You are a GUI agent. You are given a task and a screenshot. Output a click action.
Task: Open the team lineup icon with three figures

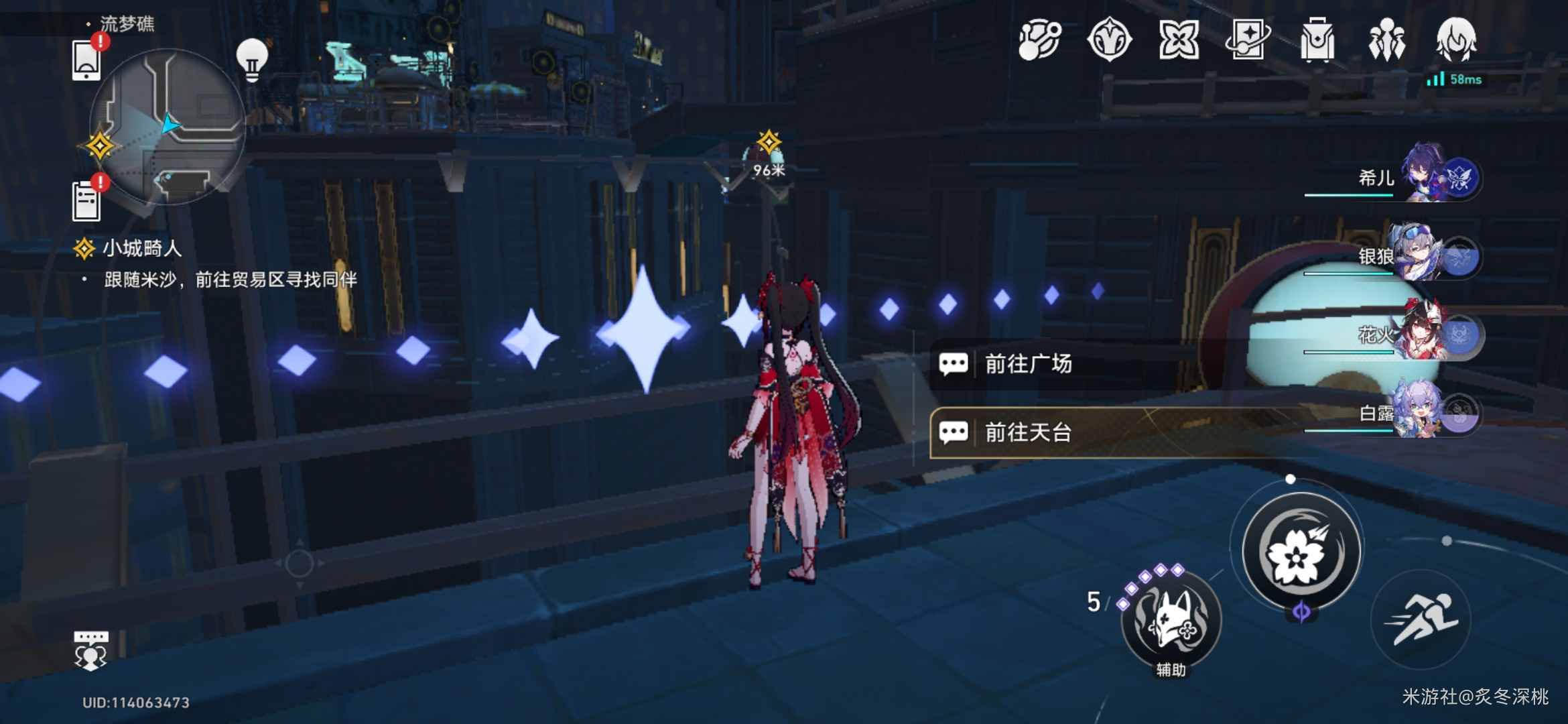pyautogui.click(x=1386, y=40)
